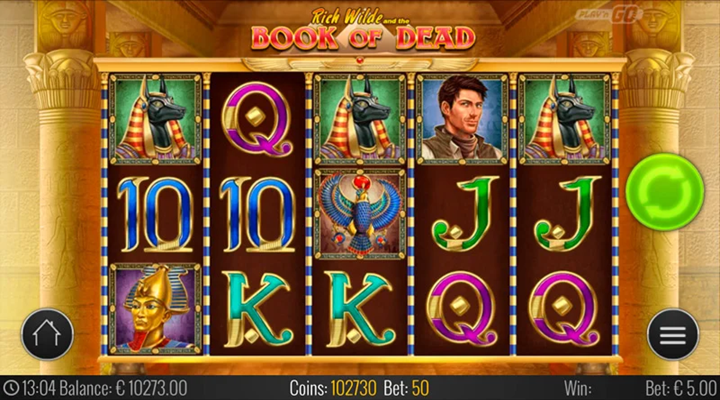Spin the reels with the green button

point(659,185)
